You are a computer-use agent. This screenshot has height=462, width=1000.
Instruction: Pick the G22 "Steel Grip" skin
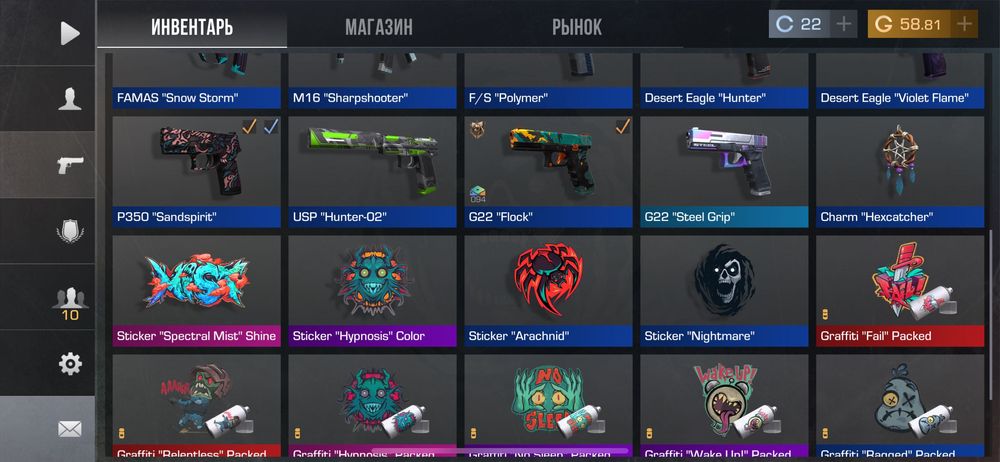tap(725, 164)
